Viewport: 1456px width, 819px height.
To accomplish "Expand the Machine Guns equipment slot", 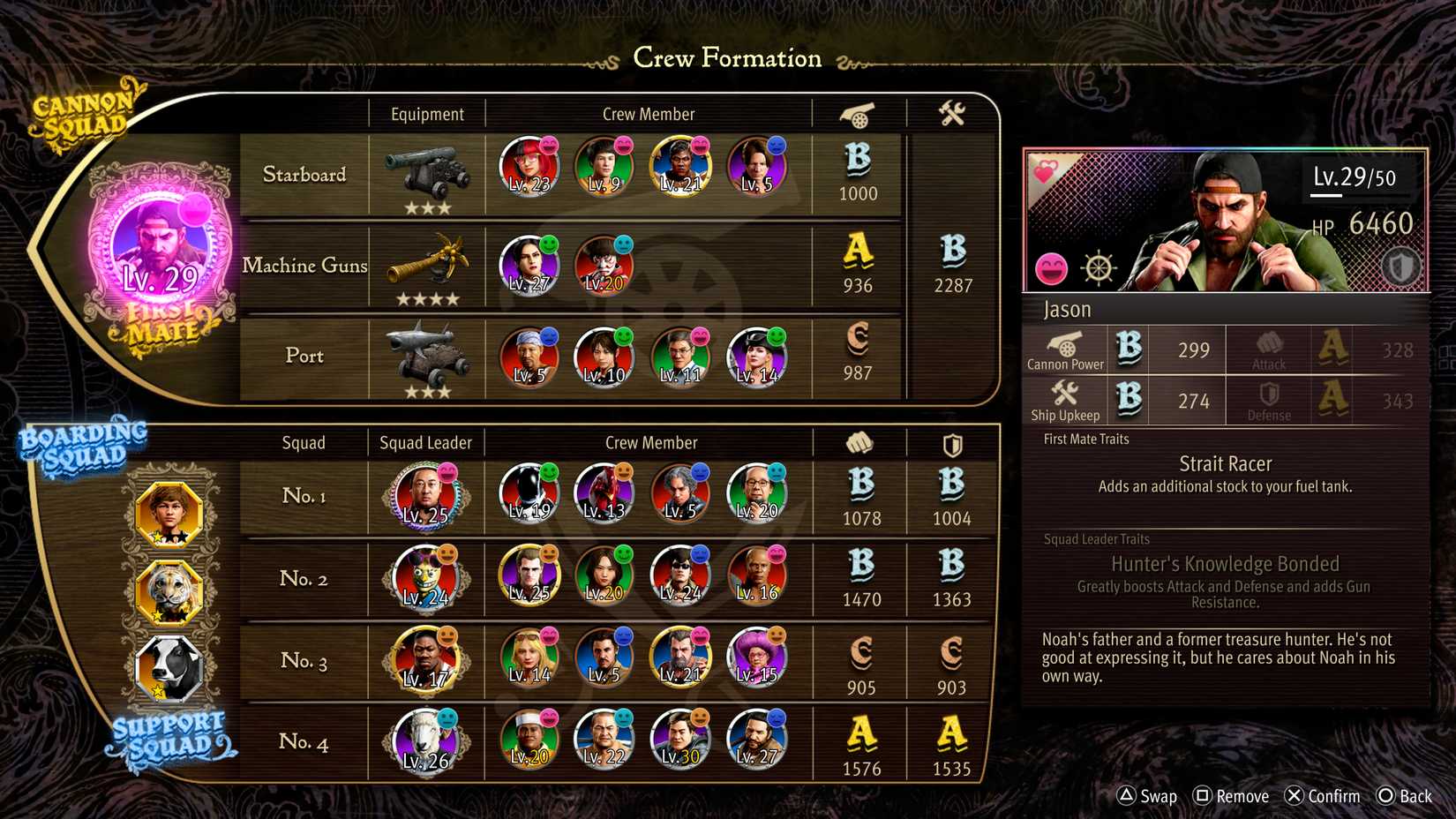I will click(427, 266).
